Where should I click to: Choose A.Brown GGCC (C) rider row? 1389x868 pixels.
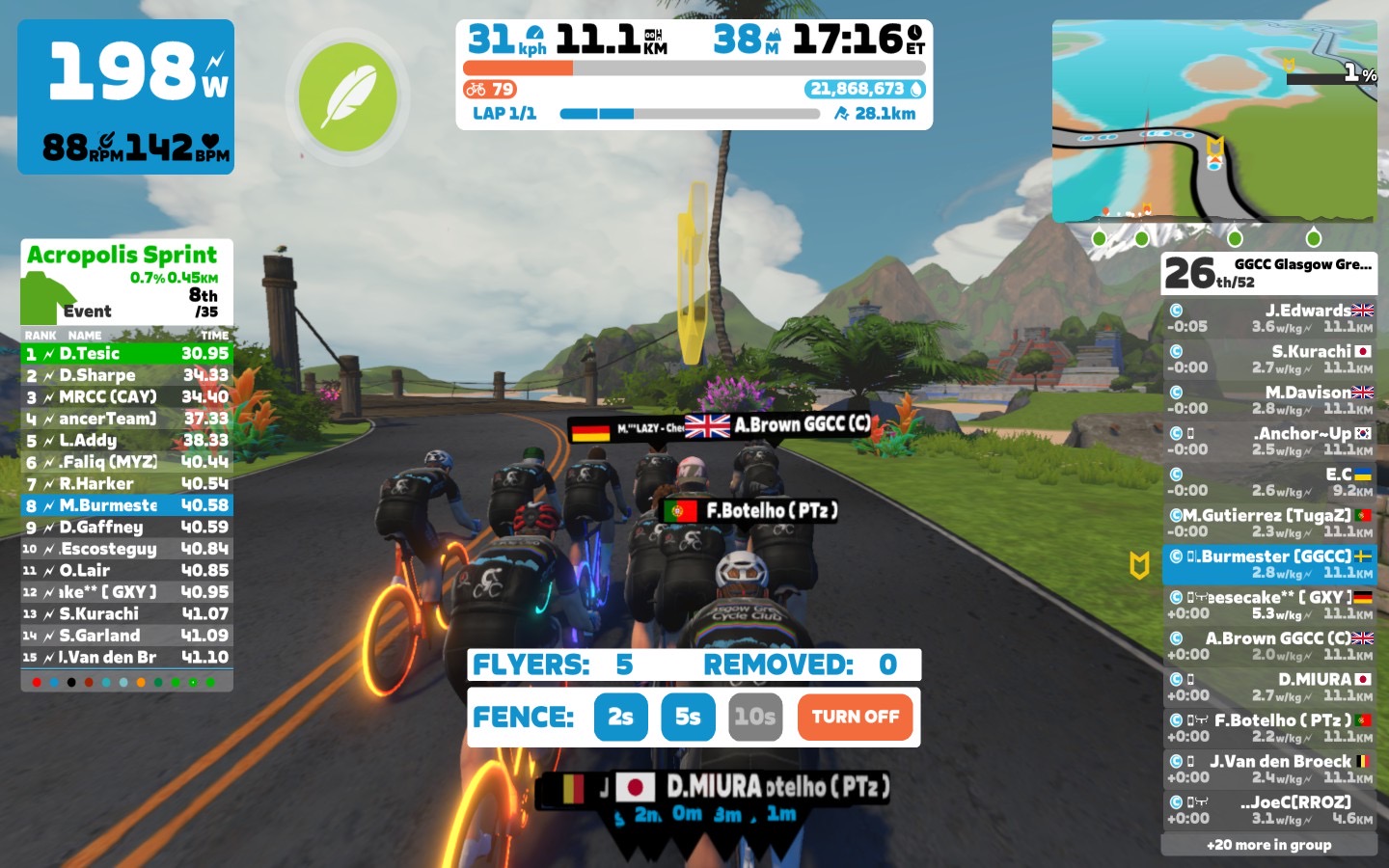coord(1268,646)
